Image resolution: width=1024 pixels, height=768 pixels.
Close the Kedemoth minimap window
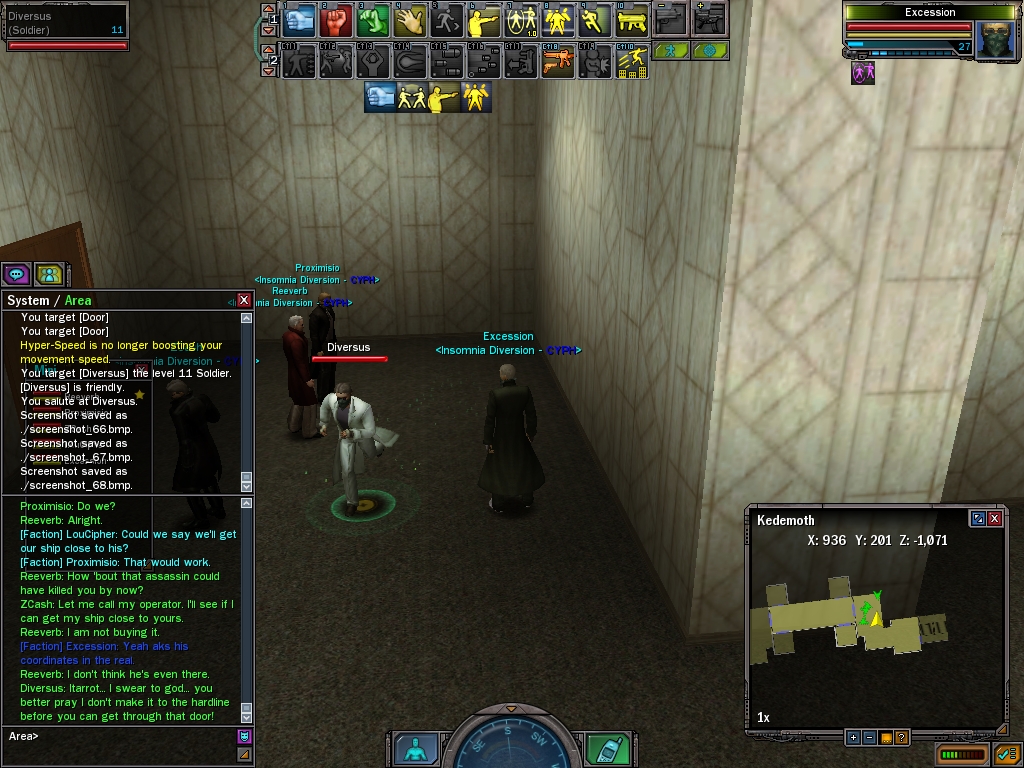coord(995,519)
